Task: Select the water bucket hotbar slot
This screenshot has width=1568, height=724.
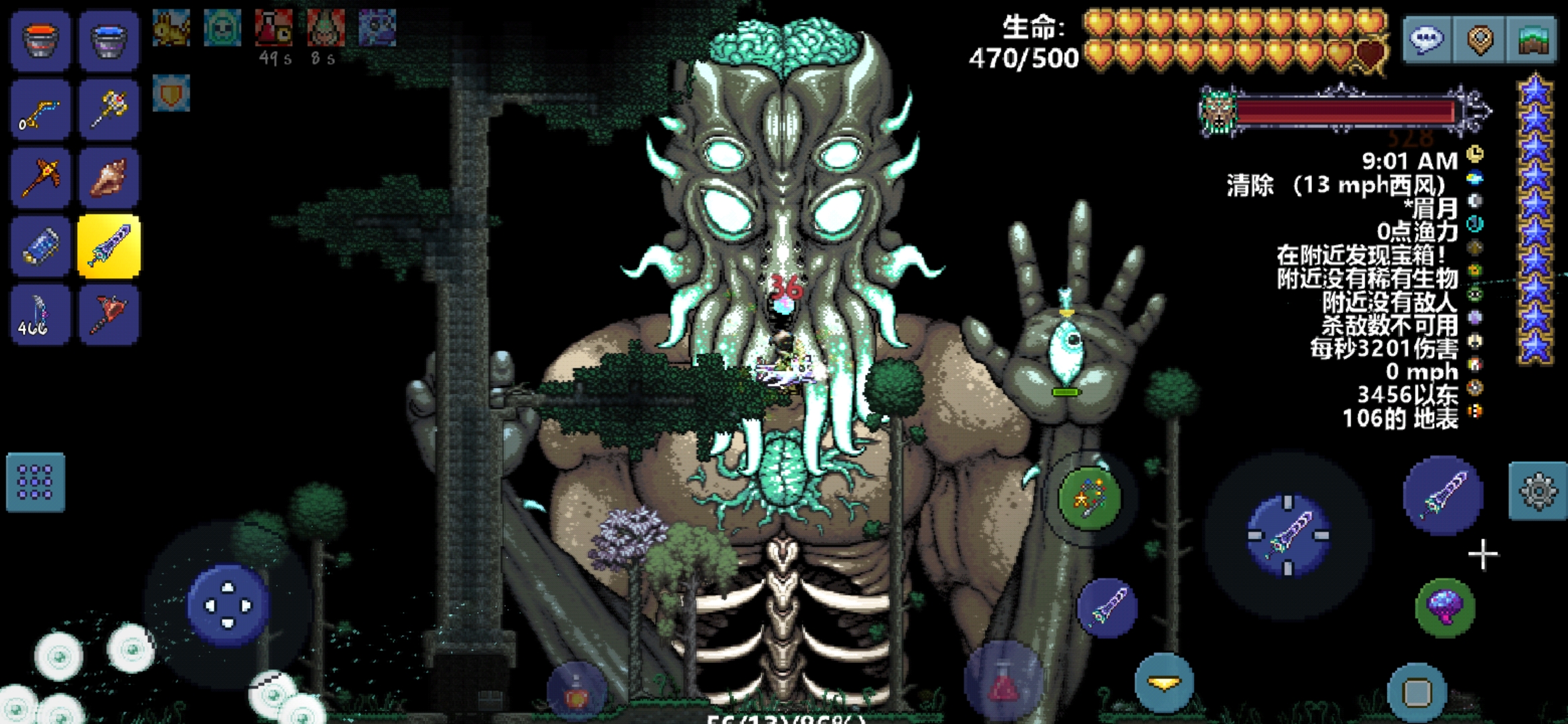Action: point(109,40)
